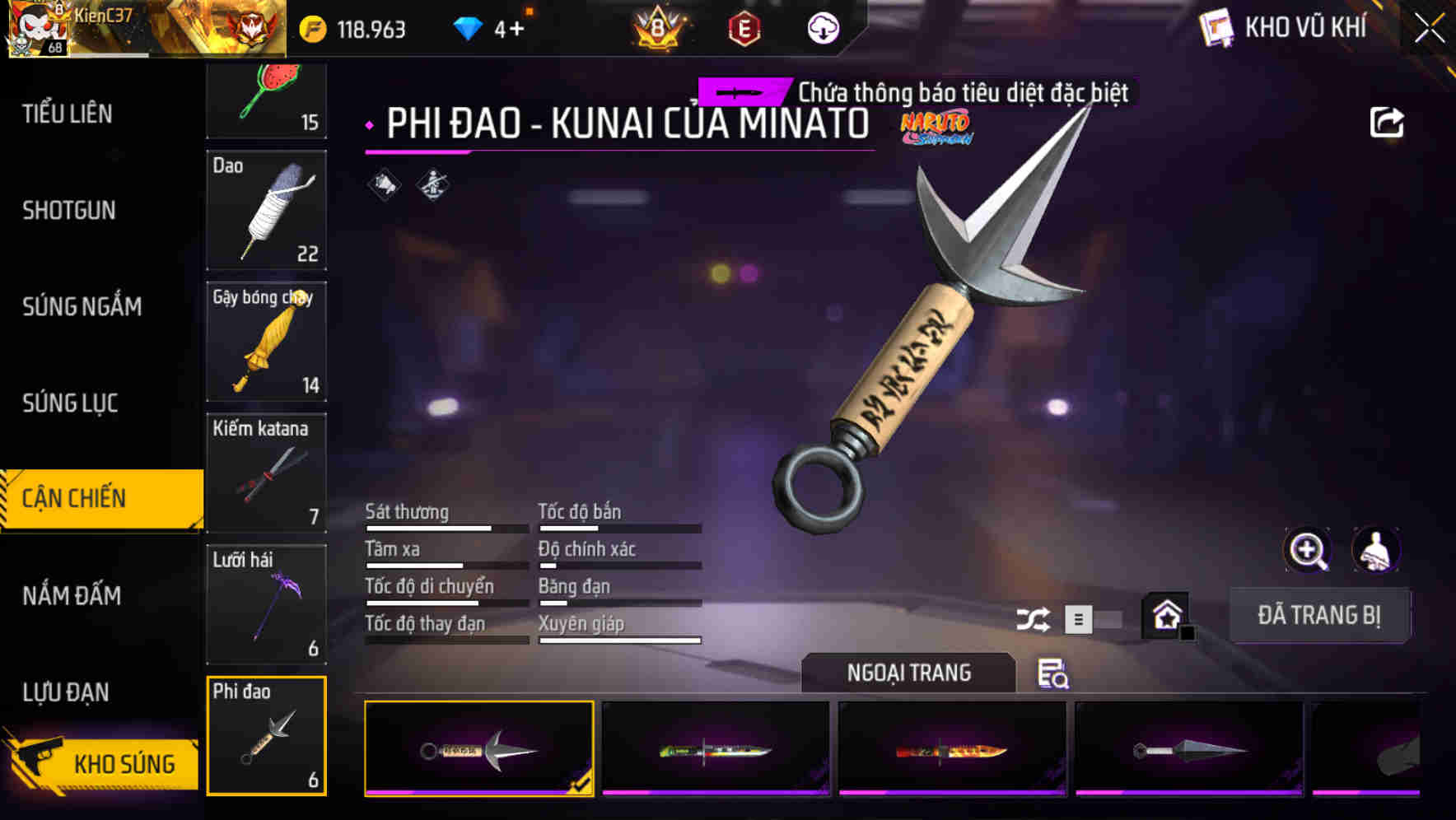Open the cloud download icon in top bar
1456x820 pixels.
point(823,26)
